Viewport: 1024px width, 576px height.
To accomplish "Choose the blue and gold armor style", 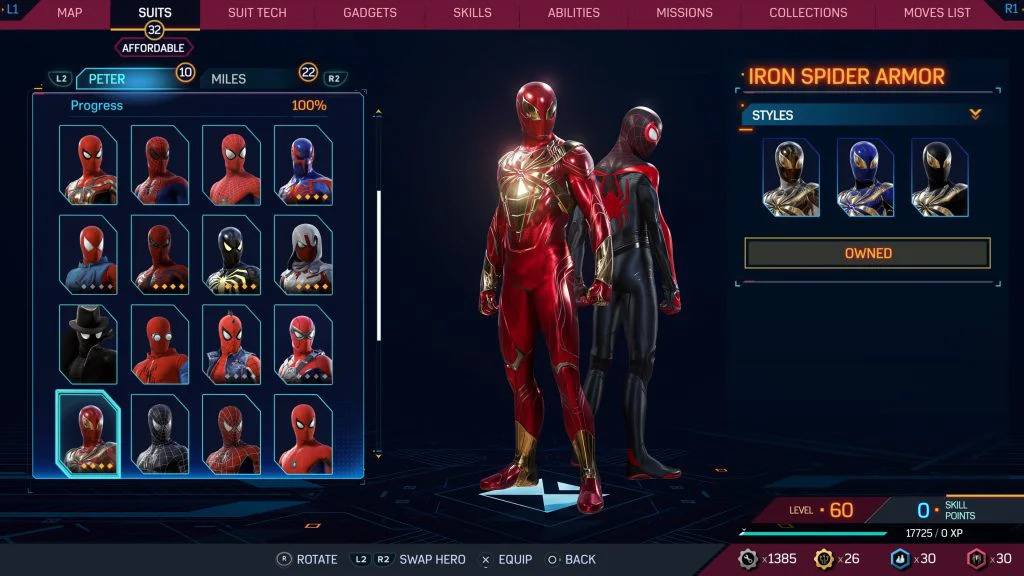I will click(x=865, y=177).
